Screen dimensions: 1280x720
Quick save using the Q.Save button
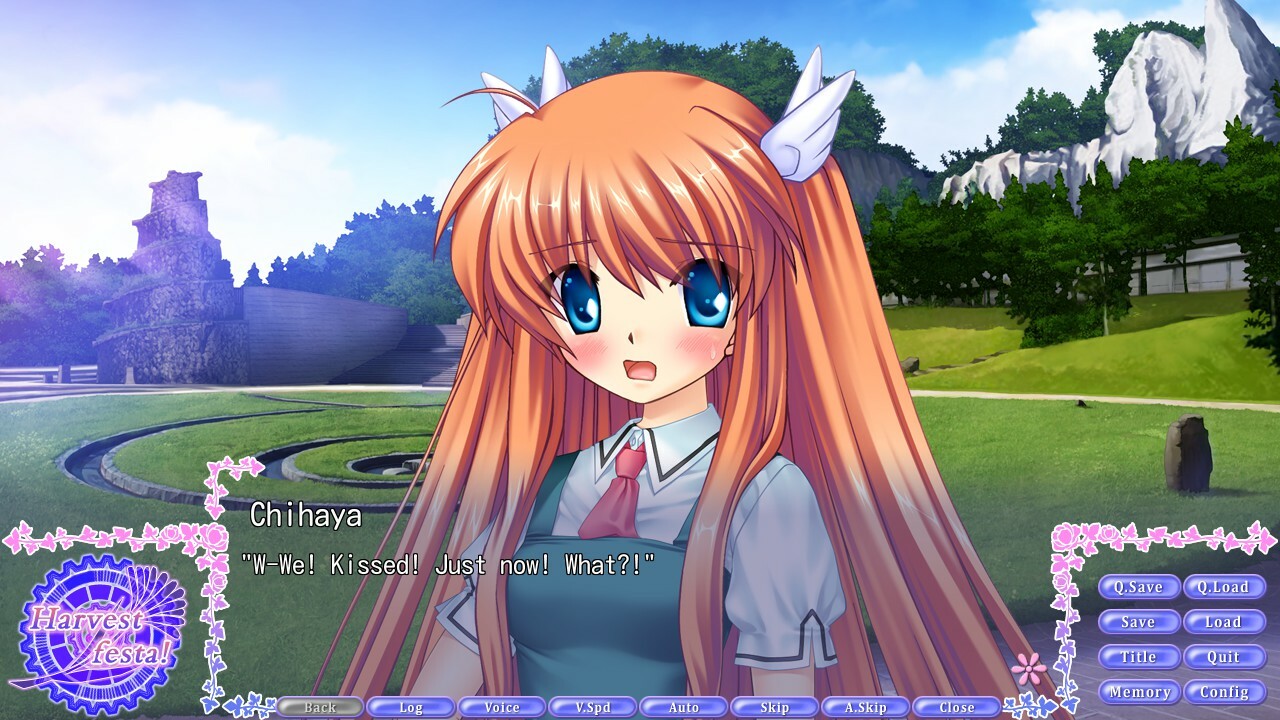click(x=1140, y=587)
